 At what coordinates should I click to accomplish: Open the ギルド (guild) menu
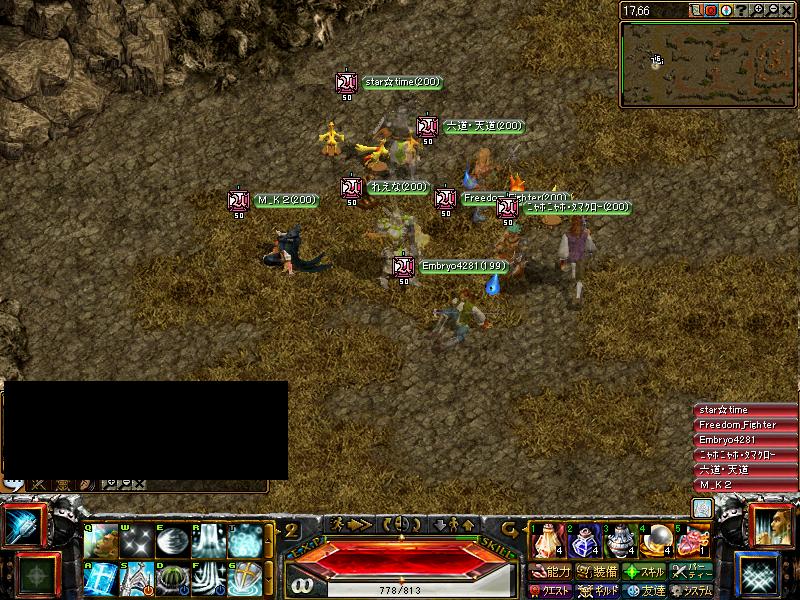coord(598,591)
